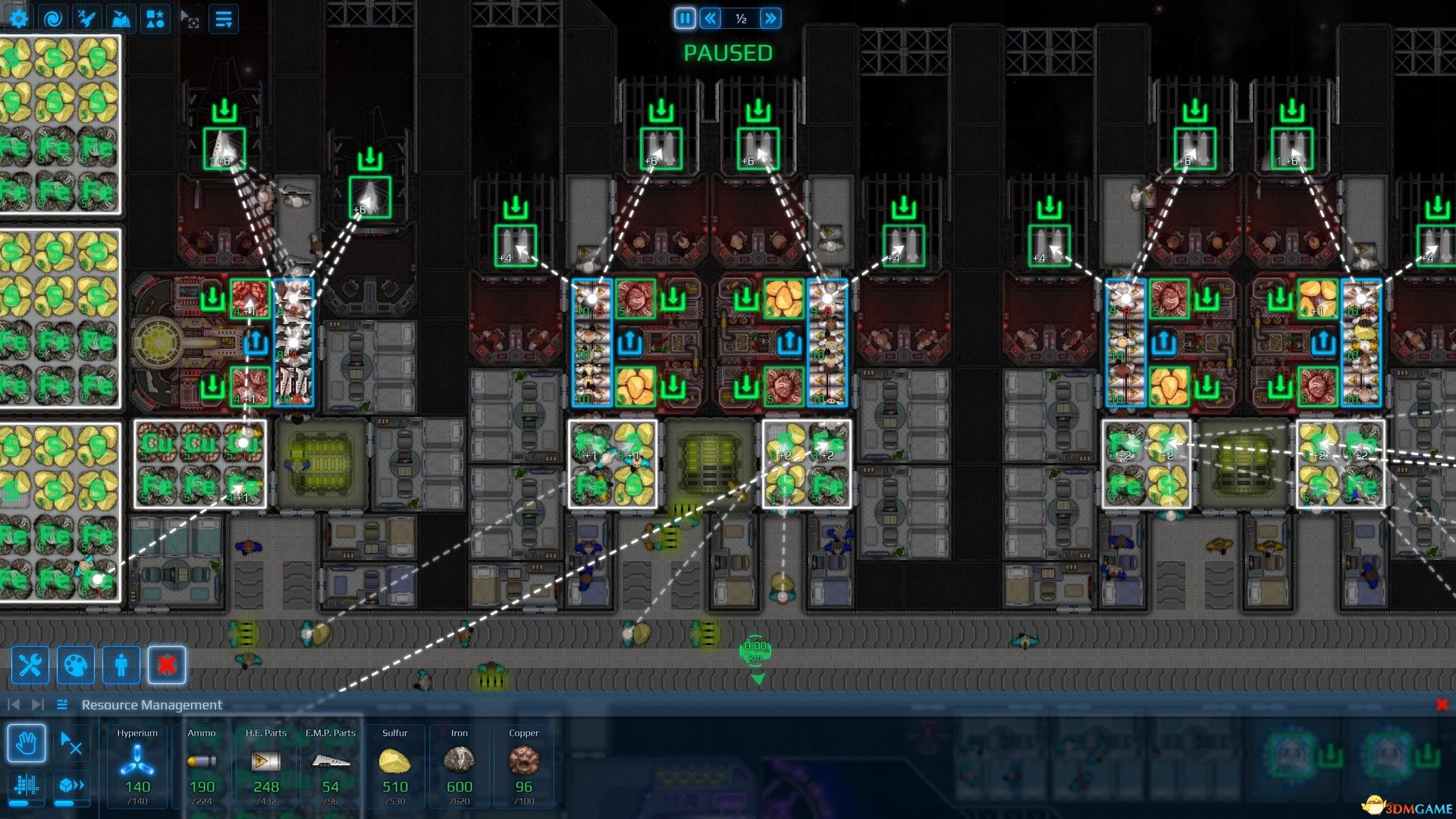Choose the Copper resource tile

click(523, 766)
